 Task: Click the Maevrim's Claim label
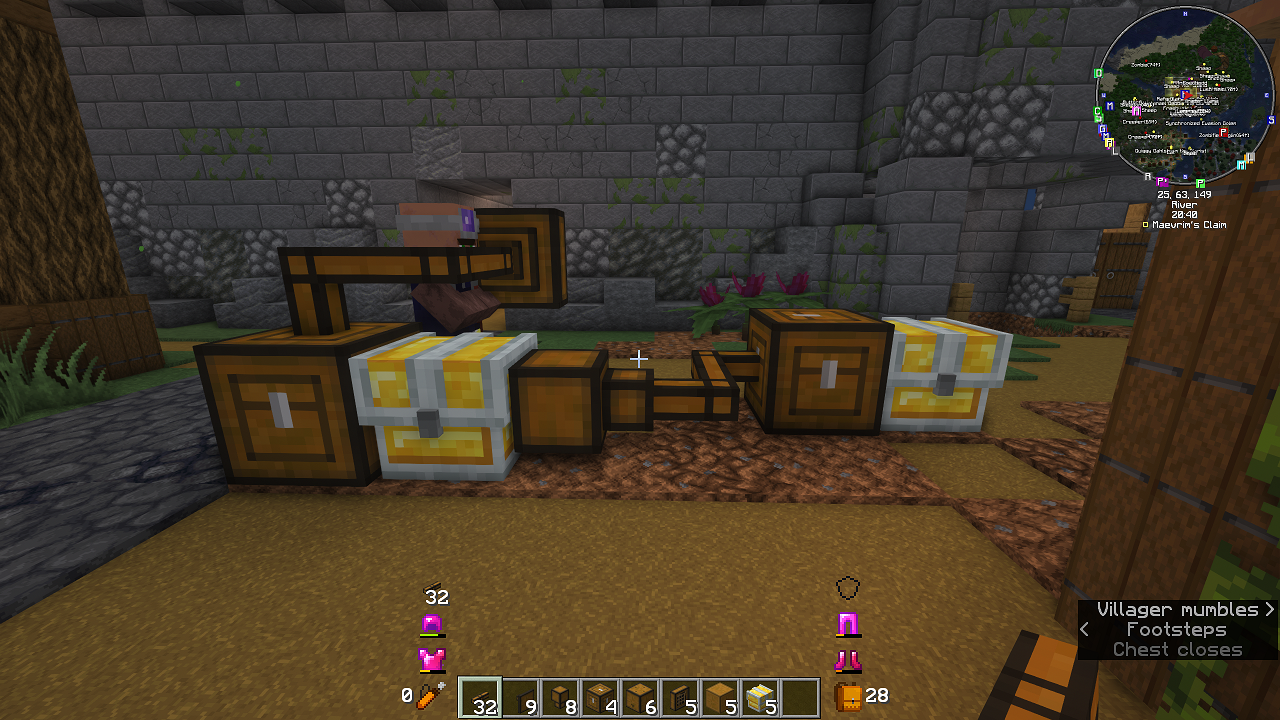pyautogui.click(x=1190, y=225)
